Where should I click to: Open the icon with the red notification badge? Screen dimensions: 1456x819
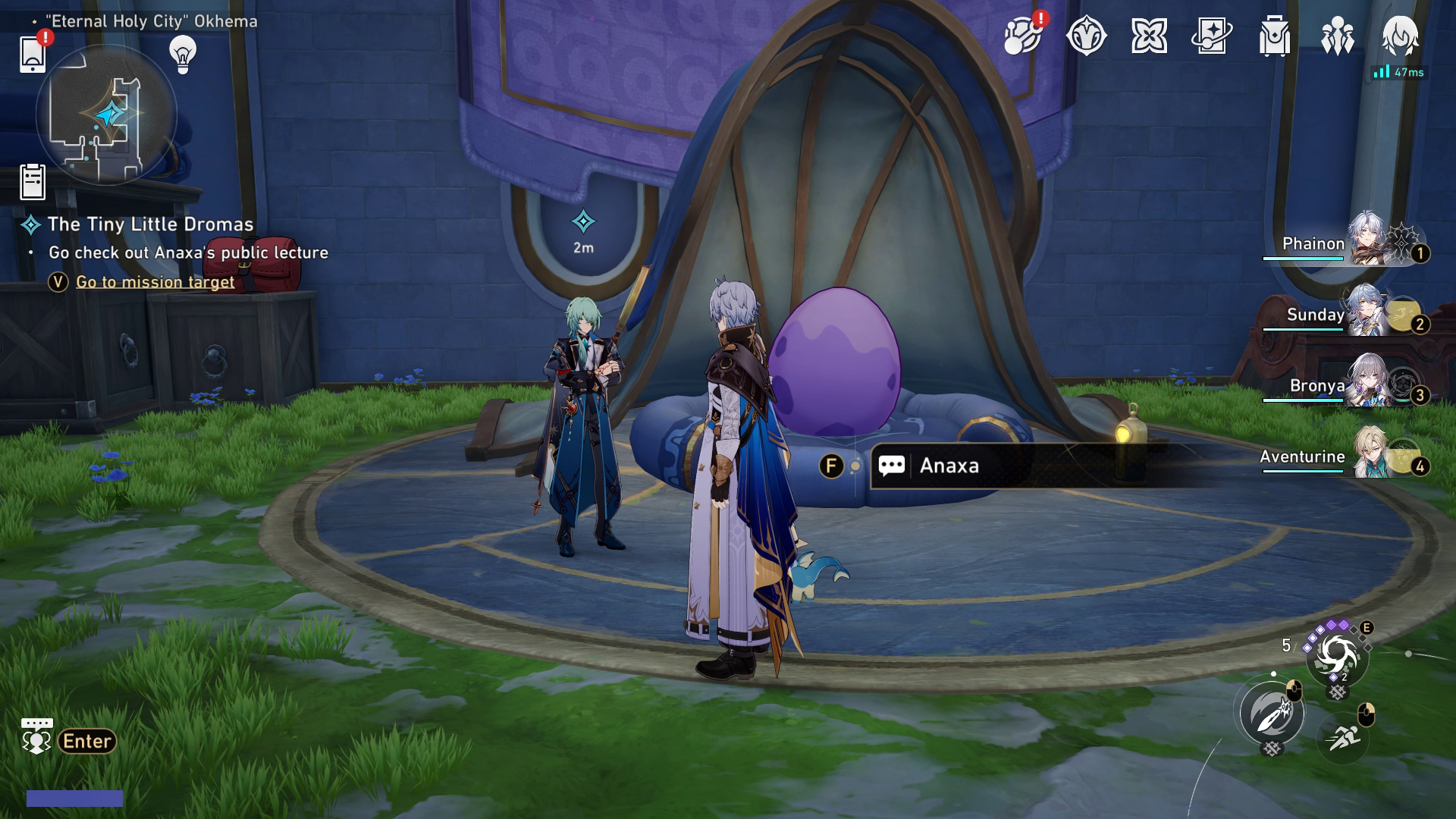pos(1024,36)
